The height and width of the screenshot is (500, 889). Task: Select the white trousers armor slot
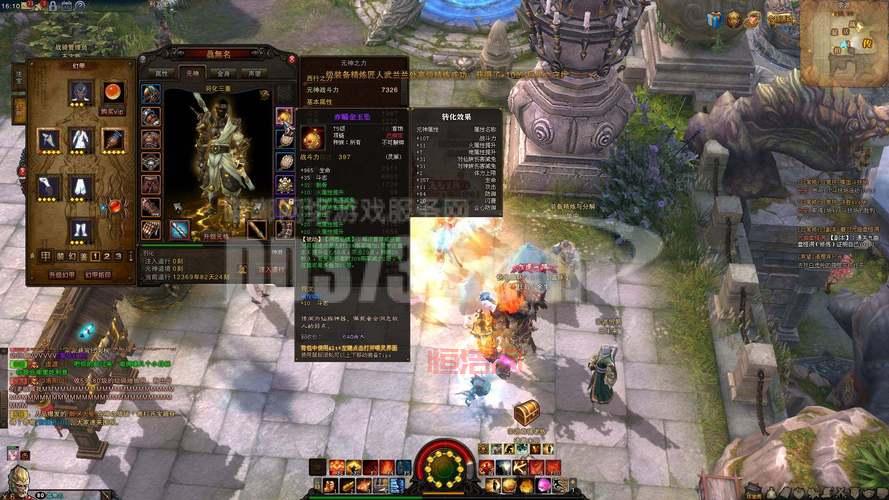(81, 185)
